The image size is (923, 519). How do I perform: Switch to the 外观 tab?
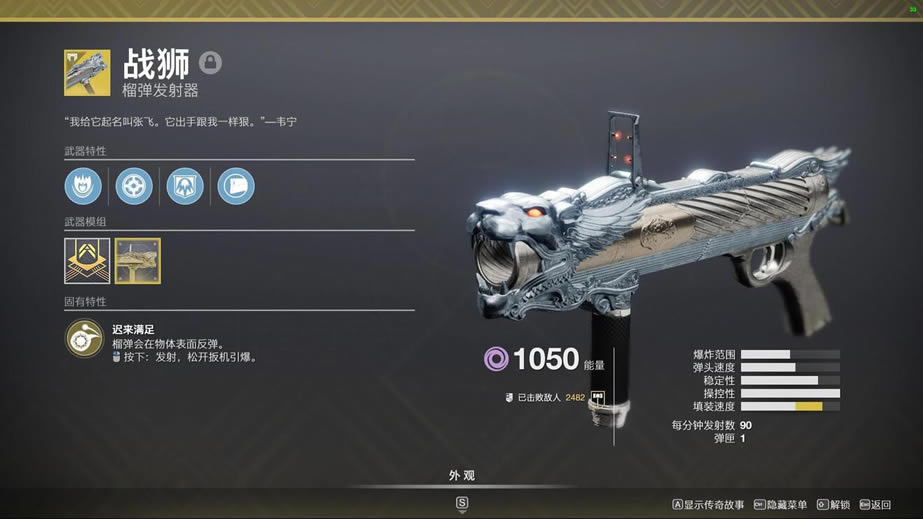tap(461, 476)
